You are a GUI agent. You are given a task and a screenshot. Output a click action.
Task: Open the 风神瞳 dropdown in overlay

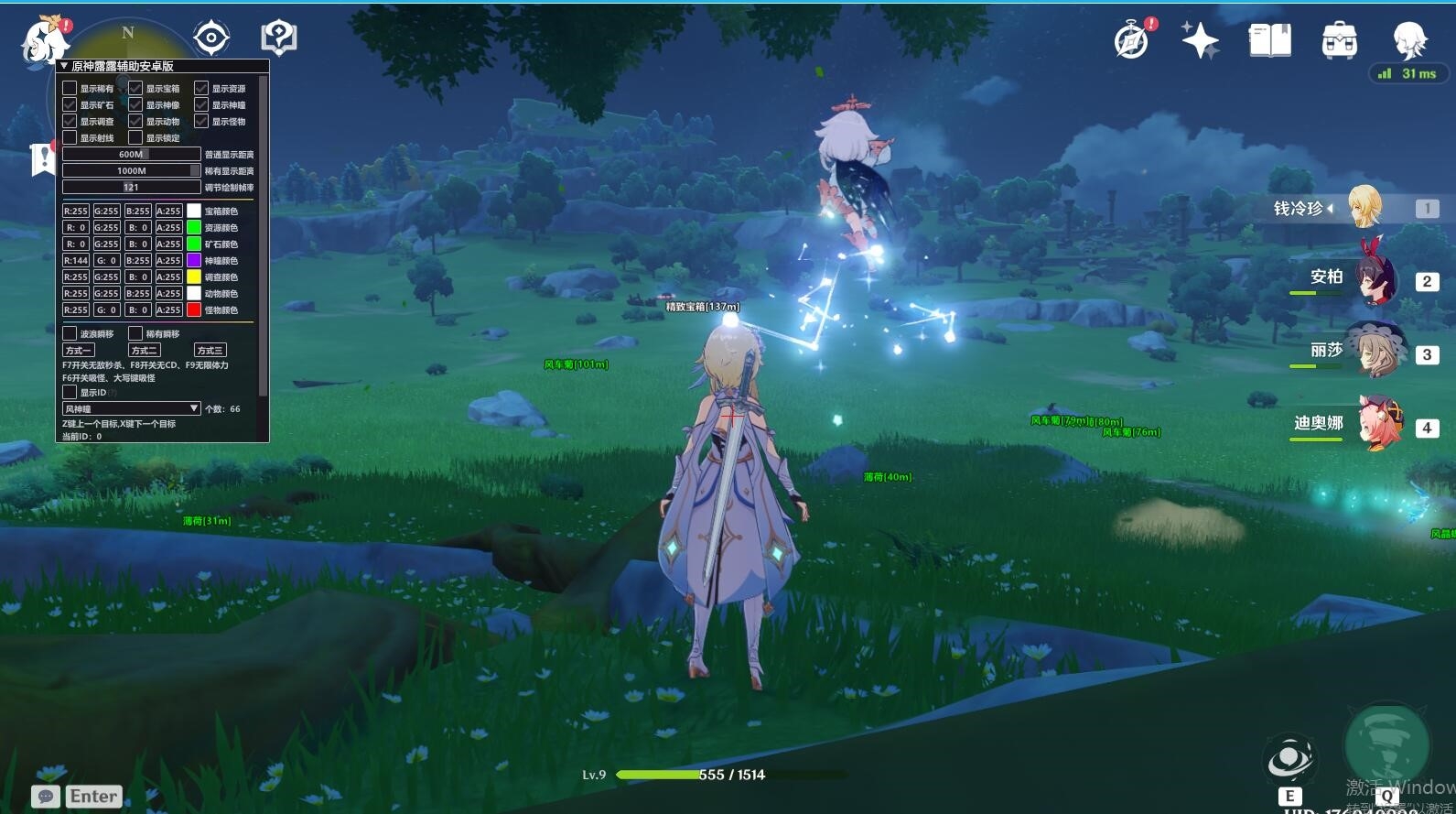point(131,408)
